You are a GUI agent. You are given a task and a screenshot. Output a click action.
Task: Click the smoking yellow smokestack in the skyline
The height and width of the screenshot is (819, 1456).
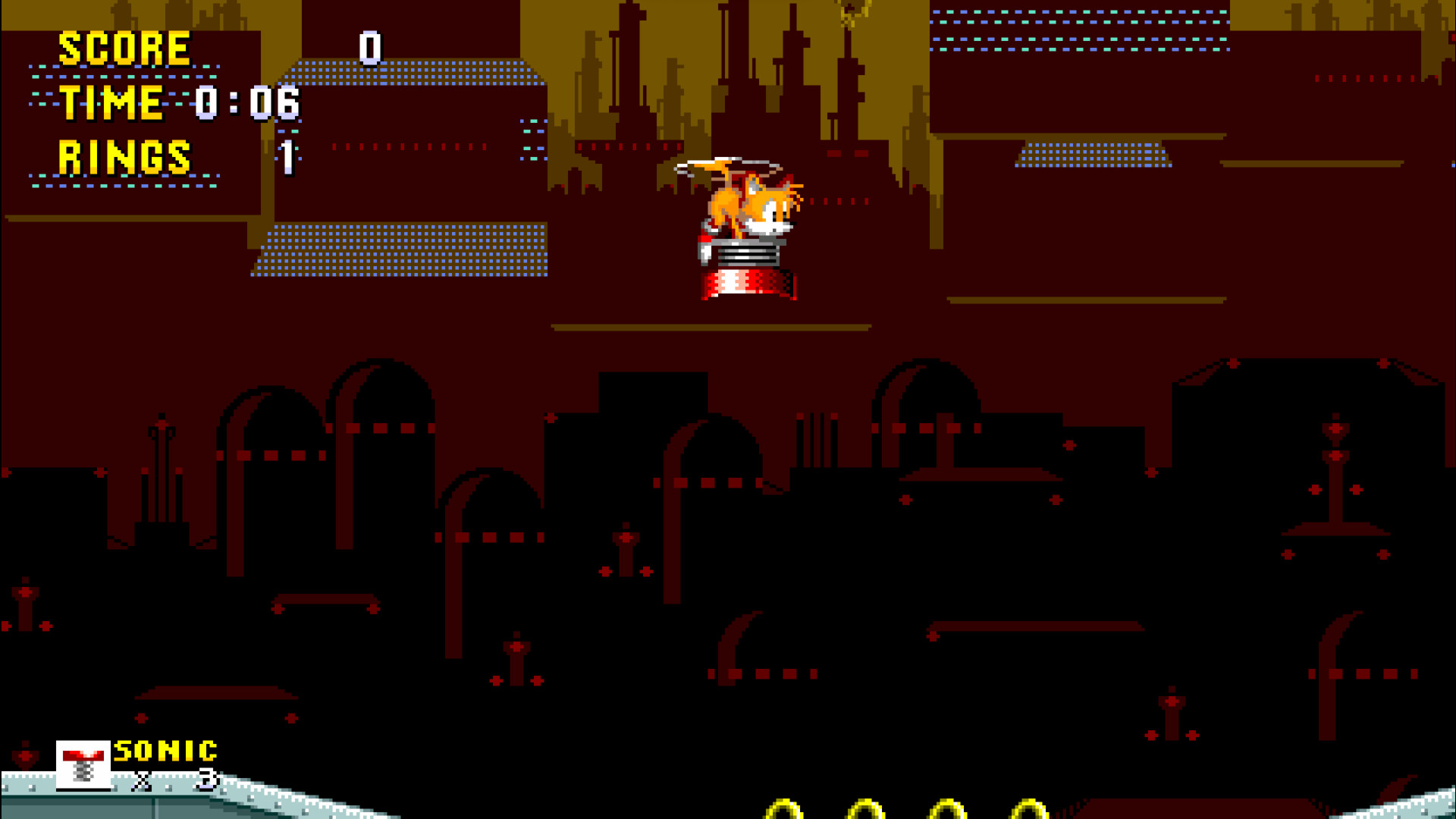click(849, 23)
